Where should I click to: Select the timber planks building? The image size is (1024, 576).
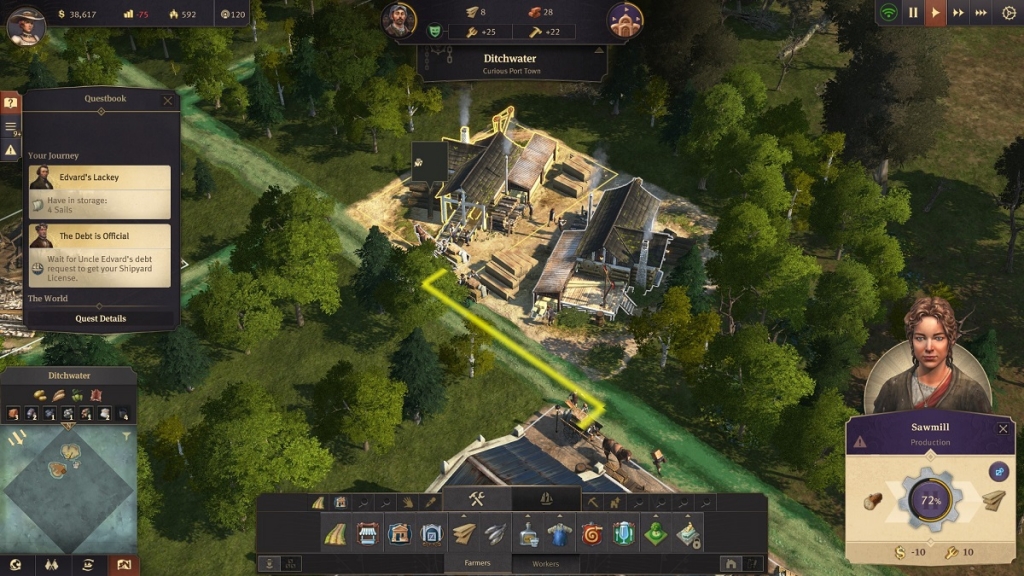(x=463, y=534)
